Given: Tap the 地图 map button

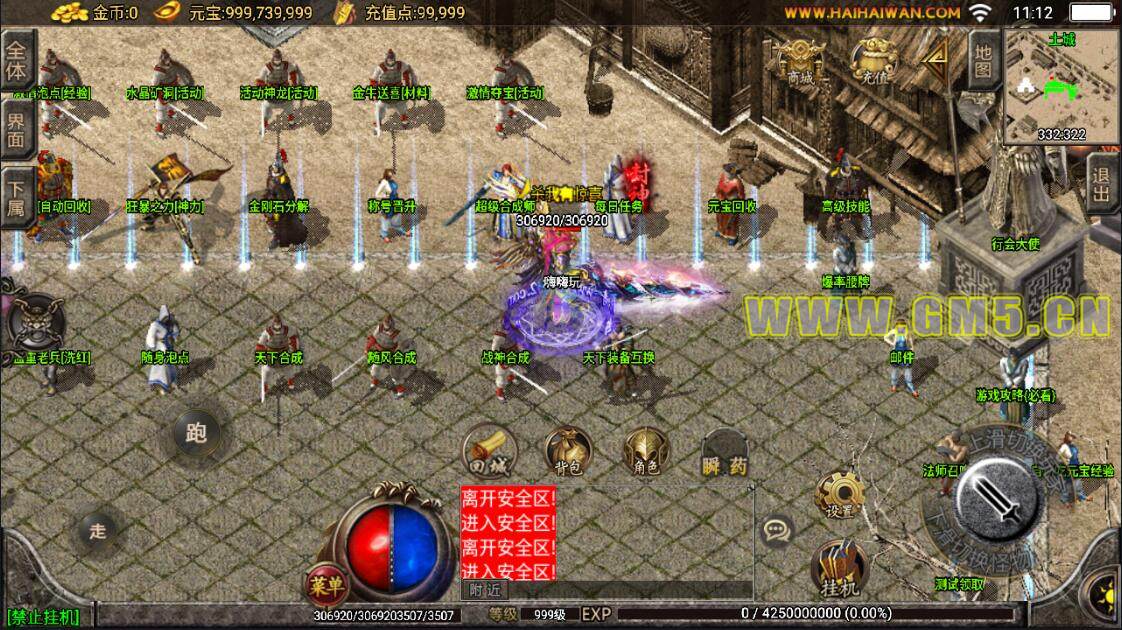Looking at the screenshot, I should 983,57.
